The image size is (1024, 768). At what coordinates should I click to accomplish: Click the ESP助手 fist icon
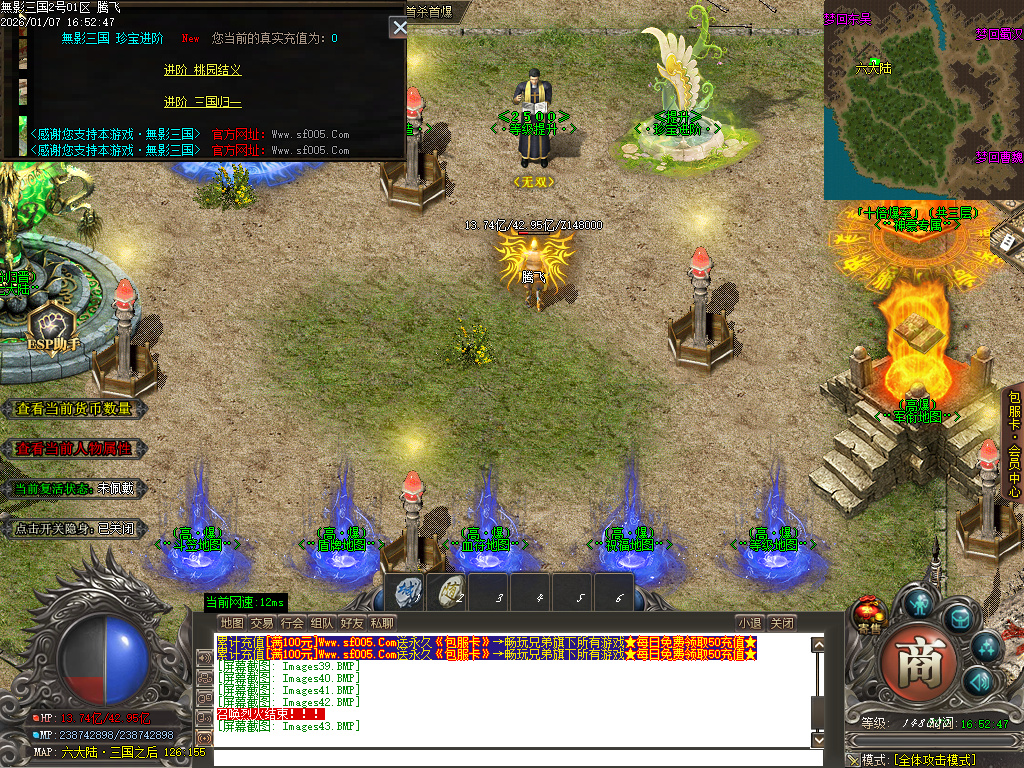click(x=50, y=326)
